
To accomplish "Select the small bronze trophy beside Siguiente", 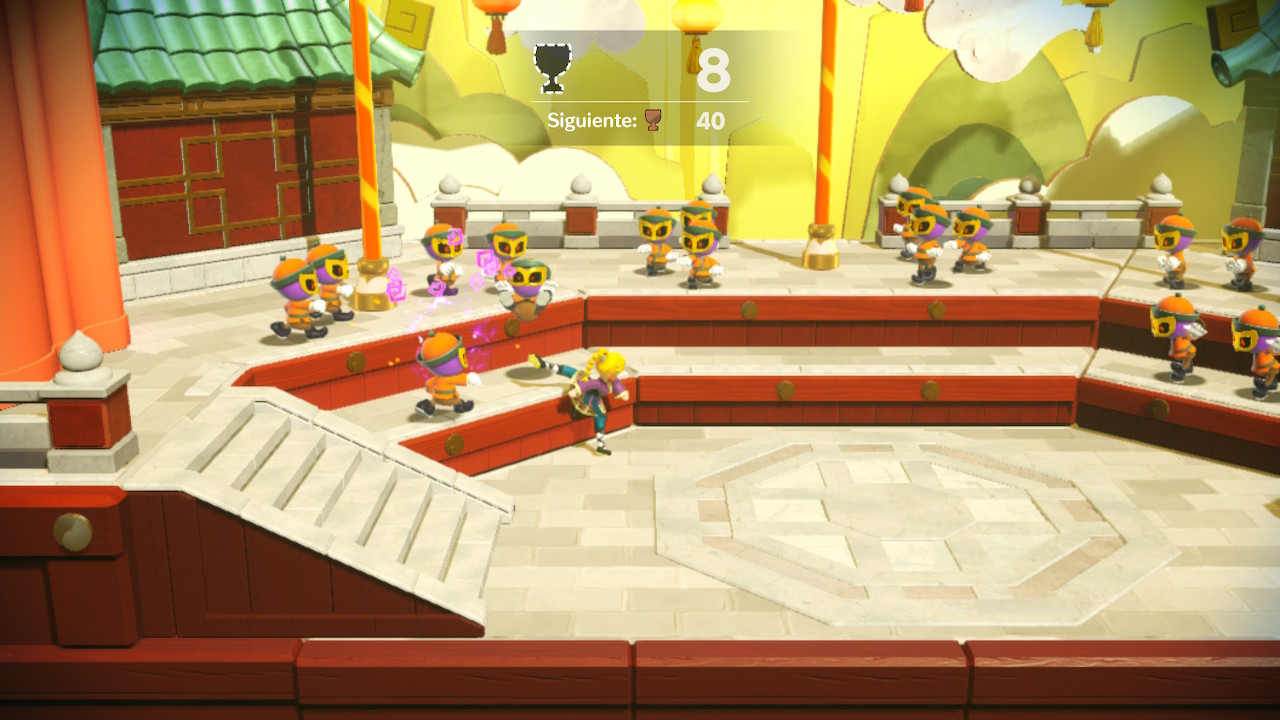I will click(653, 121).
